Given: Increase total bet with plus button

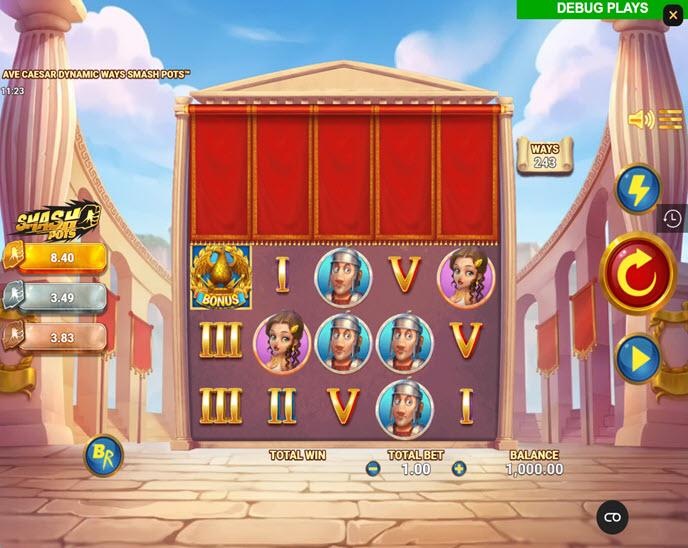Looking at the screenshot, I should [459, 469].
